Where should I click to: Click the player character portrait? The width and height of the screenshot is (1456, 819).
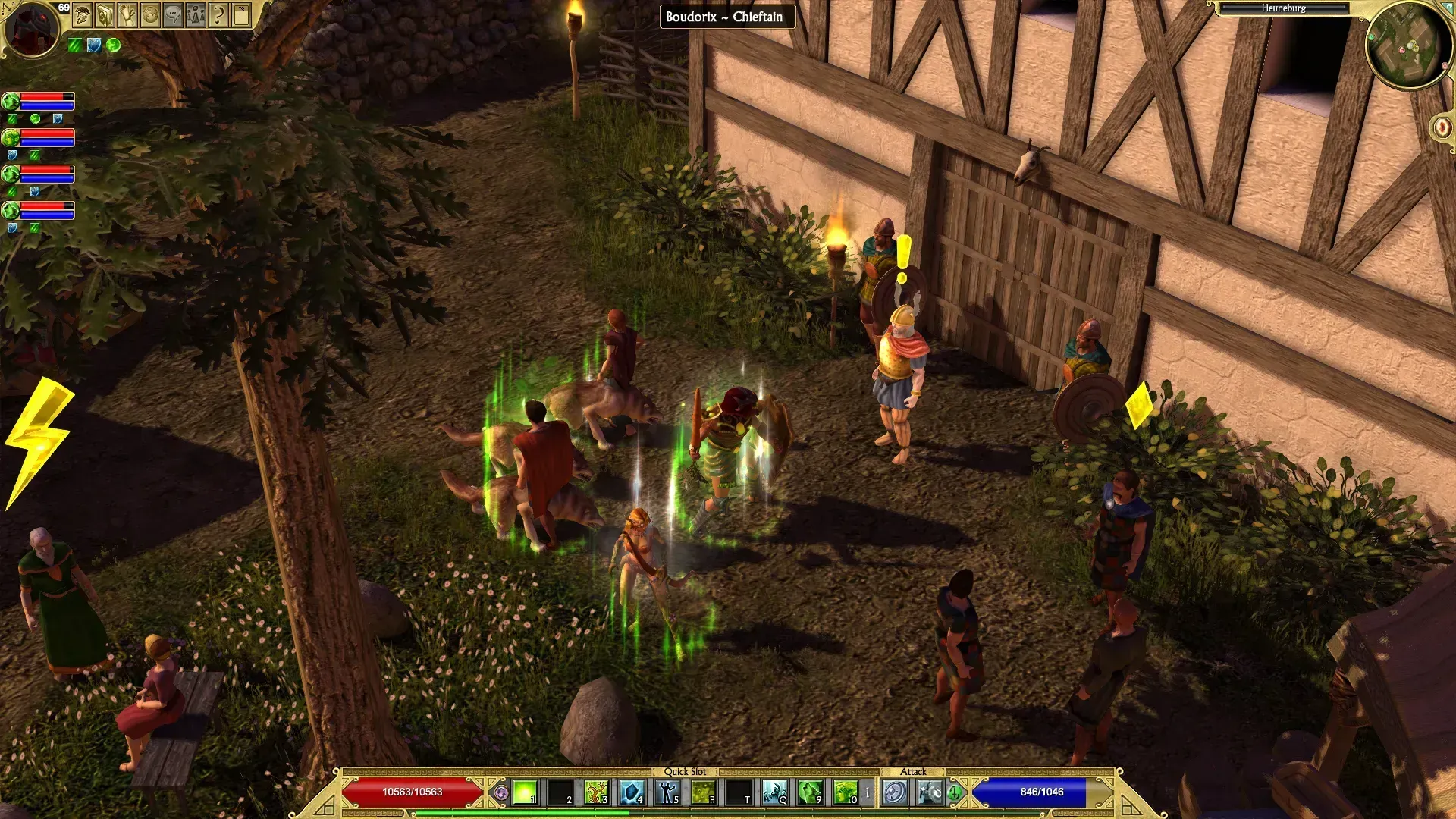32,29
